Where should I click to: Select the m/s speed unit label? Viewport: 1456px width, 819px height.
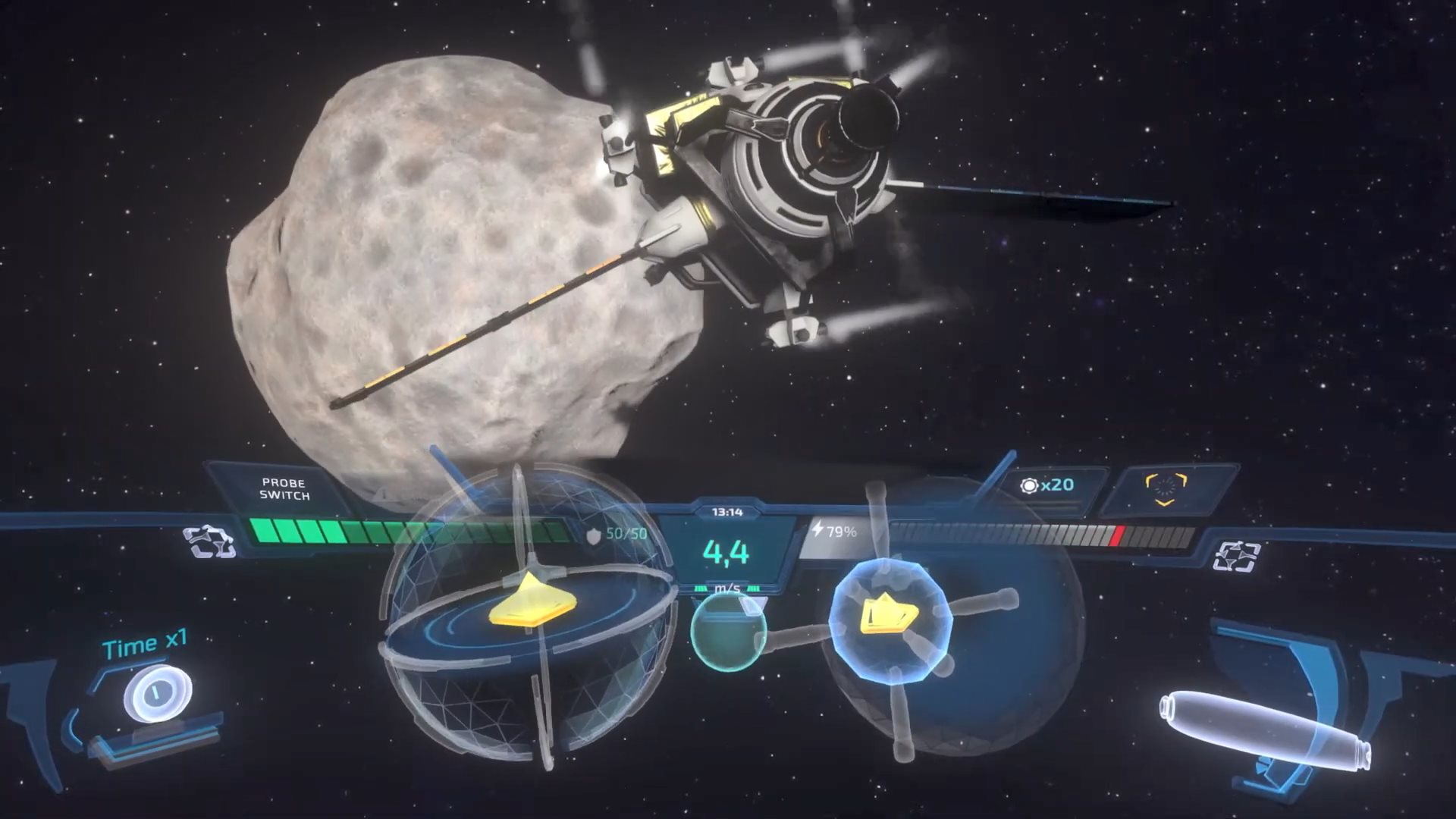(x=730, y=587)
